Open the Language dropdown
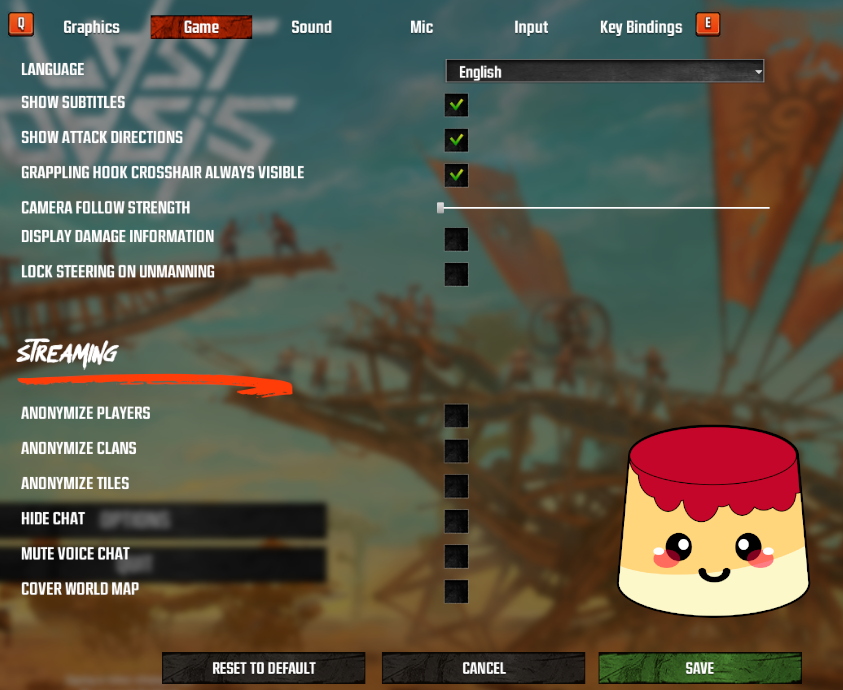 click(604, 72)
